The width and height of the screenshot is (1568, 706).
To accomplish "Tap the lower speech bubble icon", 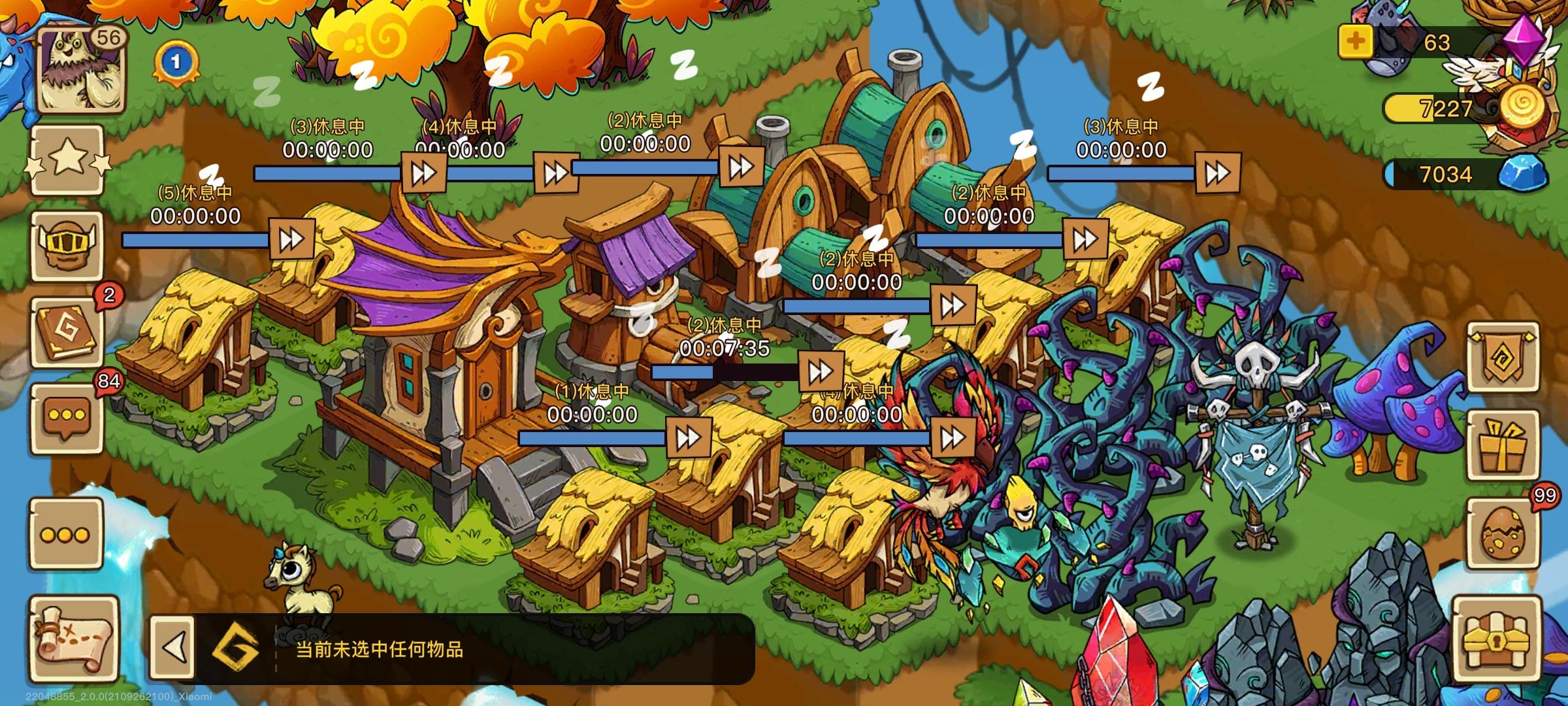I will click(x=67, y=533).
